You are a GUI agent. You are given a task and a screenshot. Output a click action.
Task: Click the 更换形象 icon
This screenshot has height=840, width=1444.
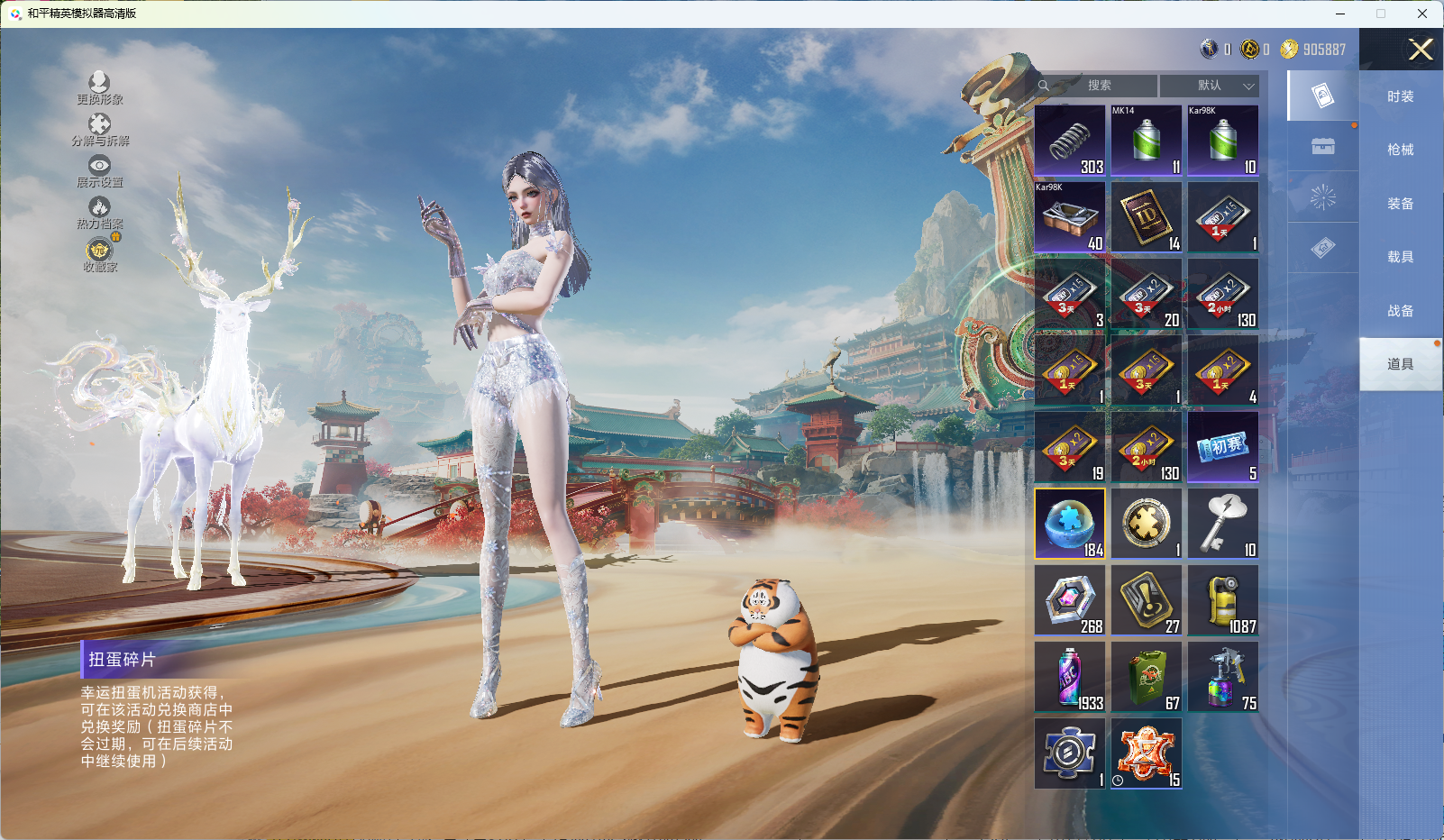click(99, 84)
